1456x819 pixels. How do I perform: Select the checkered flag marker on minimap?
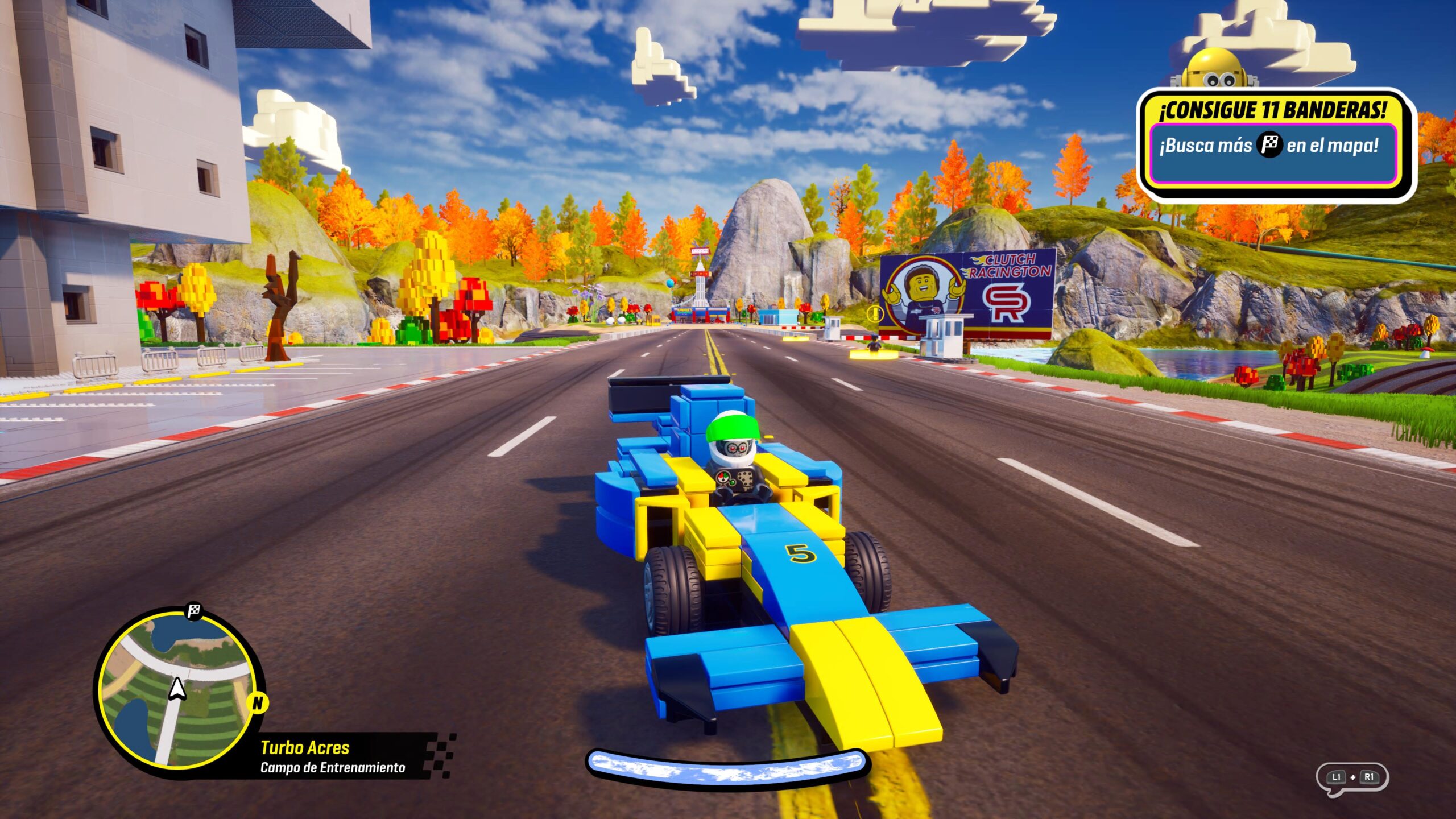tap(194, 612)
